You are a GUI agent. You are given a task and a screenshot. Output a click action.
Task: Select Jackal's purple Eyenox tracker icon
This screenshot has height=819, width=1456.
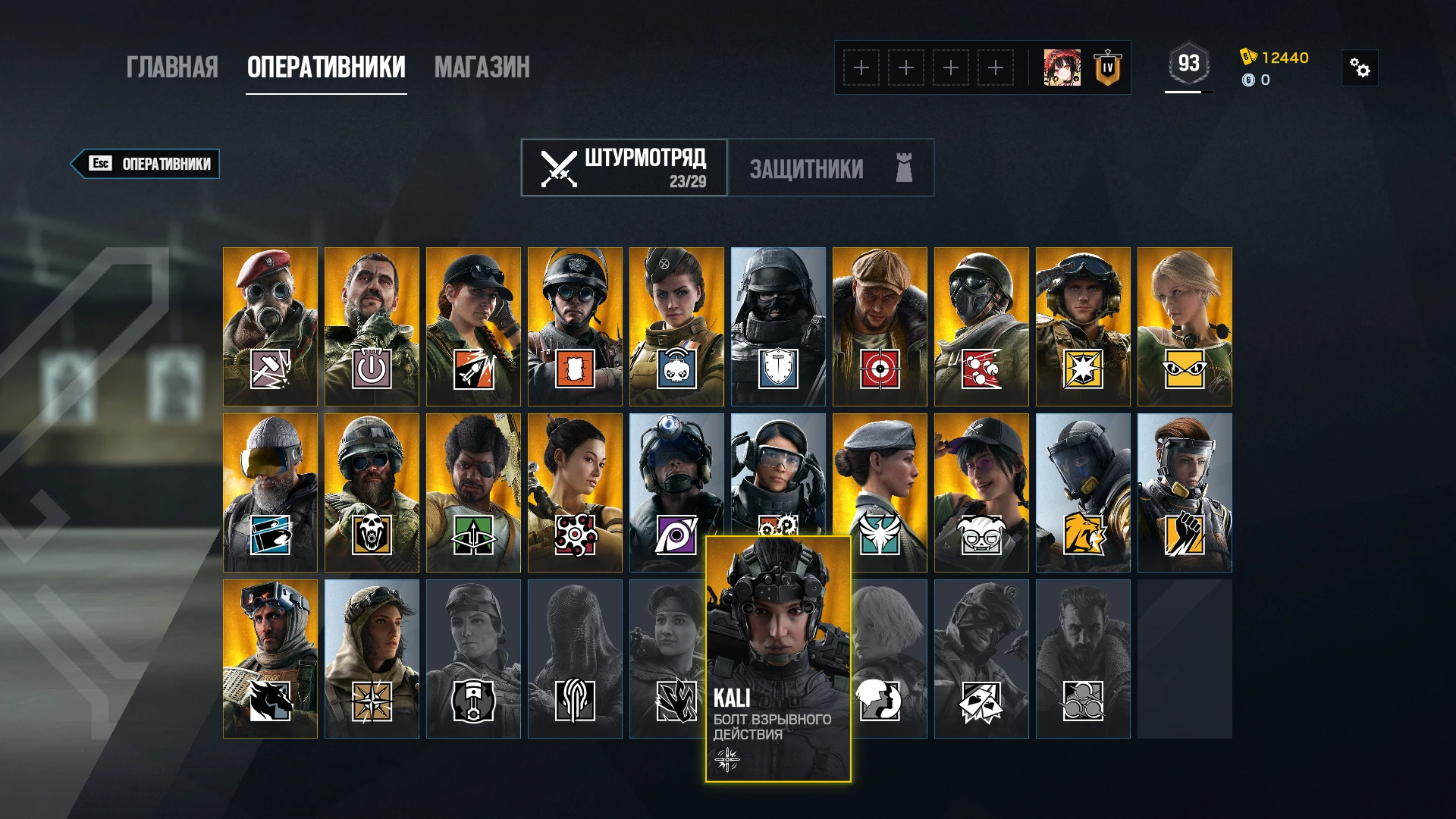677,535
